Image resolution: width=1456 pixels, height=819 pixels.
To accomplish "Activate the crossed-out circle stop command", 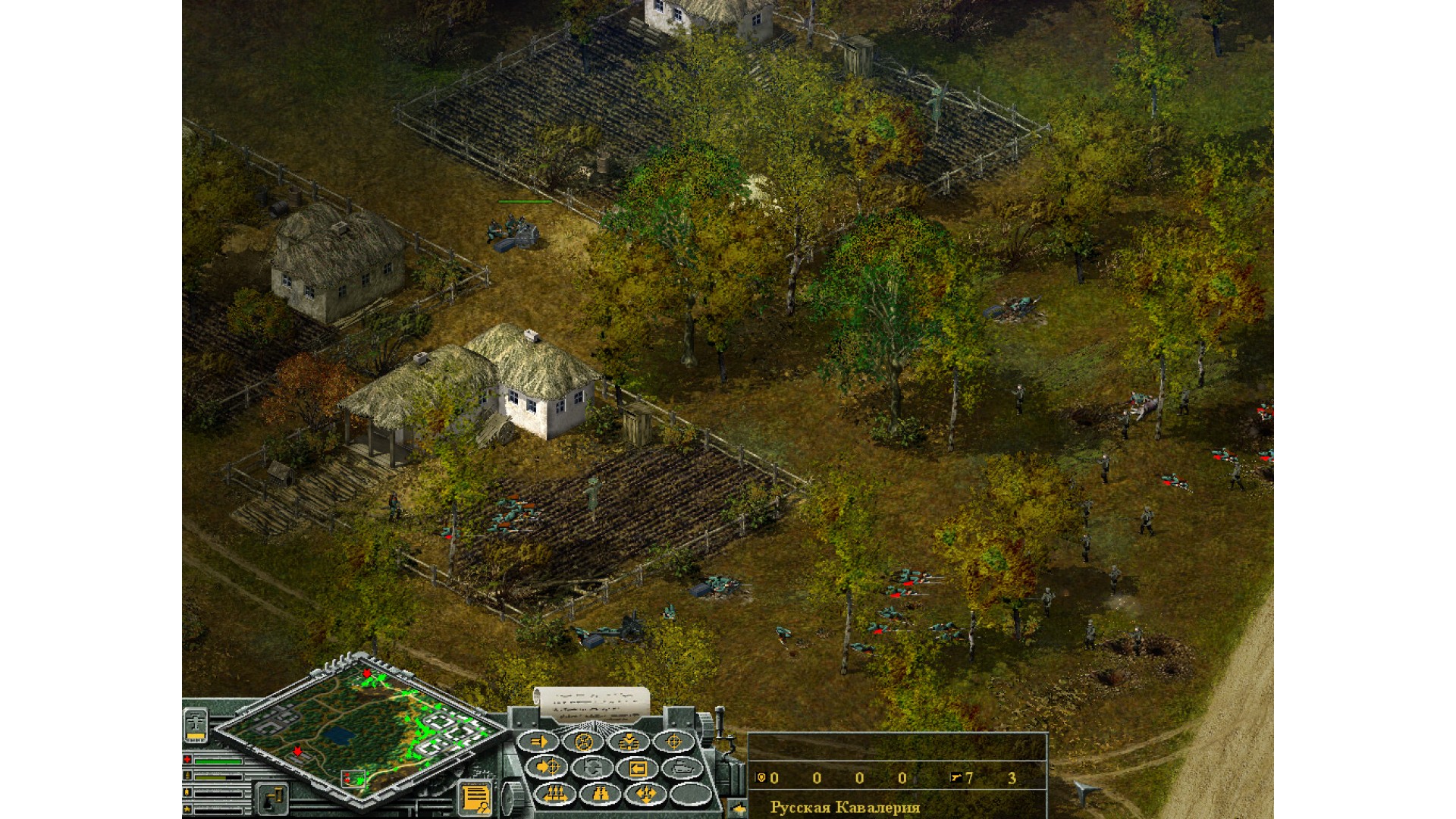I will (x=583, y=742).
